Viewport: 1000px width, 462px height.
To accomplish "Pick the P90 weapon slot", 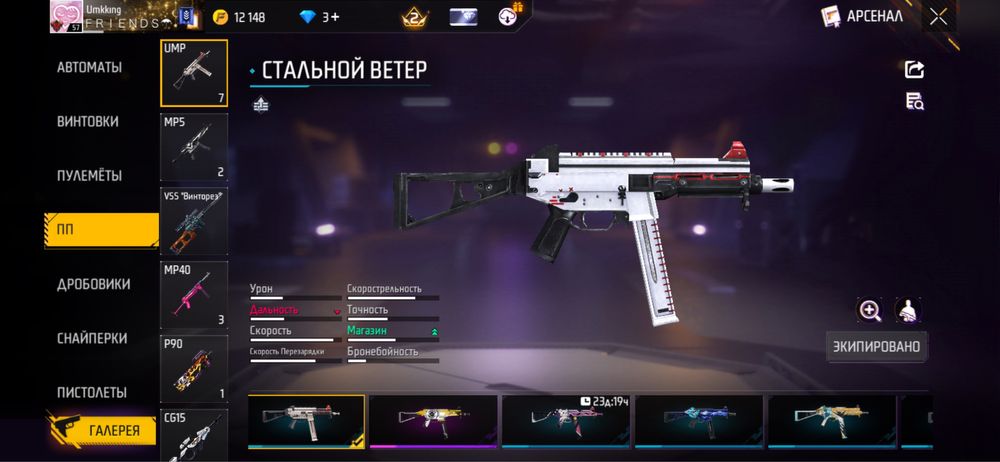I will click(194, 368).
